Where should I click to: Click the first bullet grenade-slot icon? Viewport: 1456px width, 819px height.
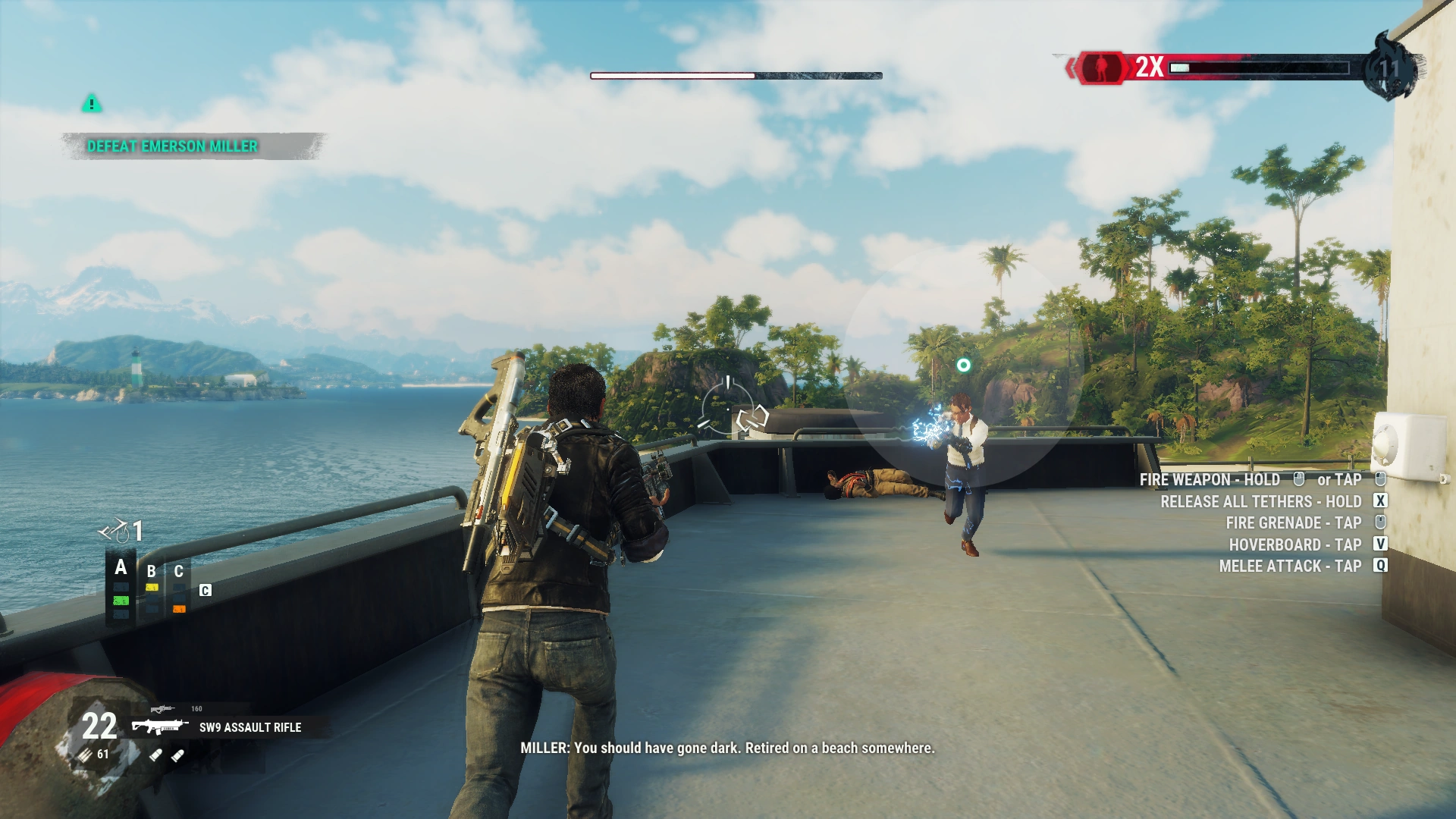(157, 755)
